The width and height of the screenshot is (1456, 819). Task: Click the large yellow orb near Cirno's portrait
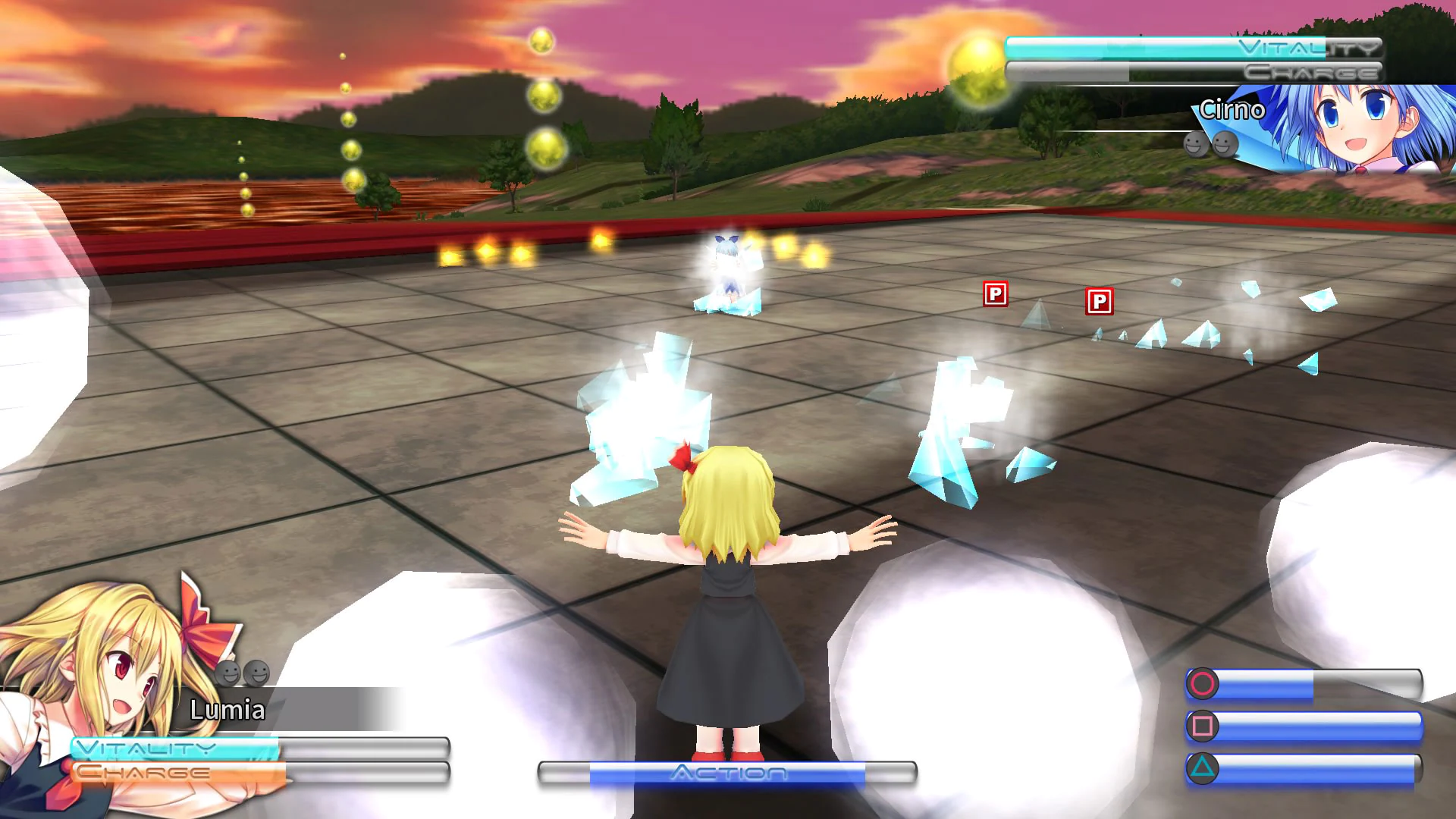coord(975,67)
